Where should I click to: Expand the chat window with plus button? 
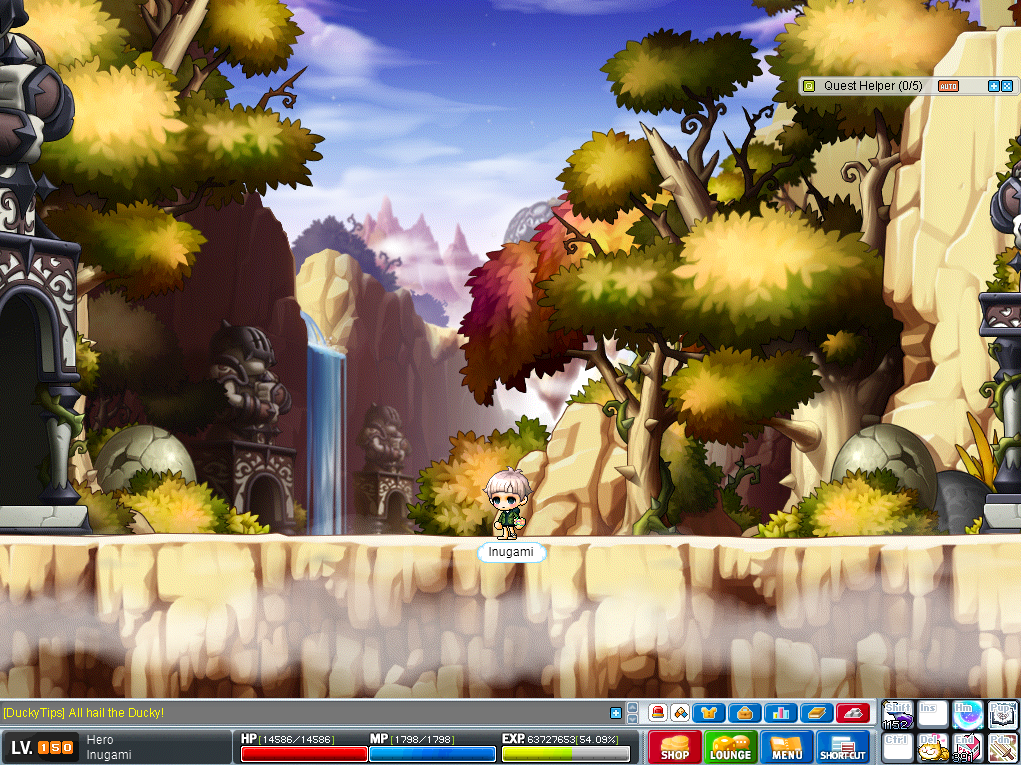pyautogui.click(x=616, y=713)
